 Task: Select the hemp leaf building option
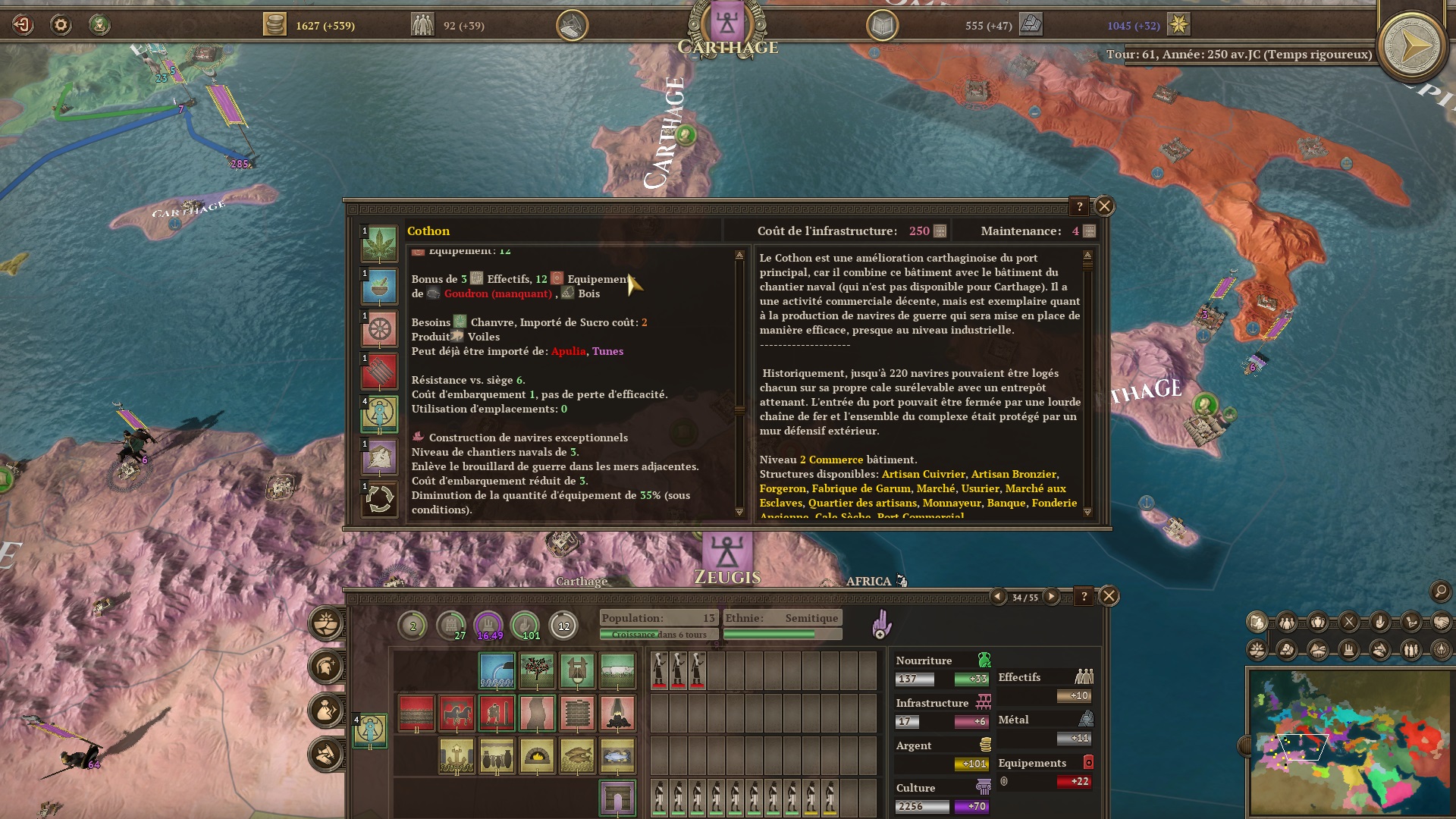click(x=379, y=244)
